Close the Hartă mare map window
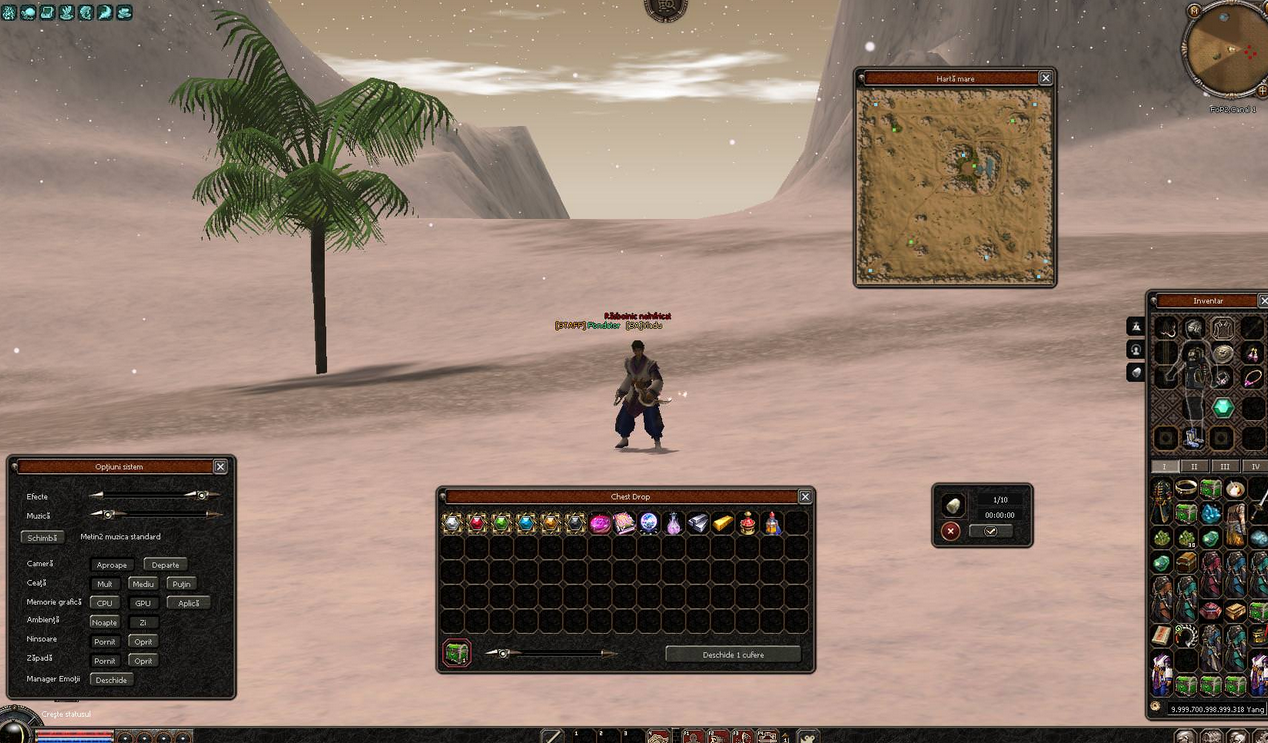 (x=1045, y=78)
